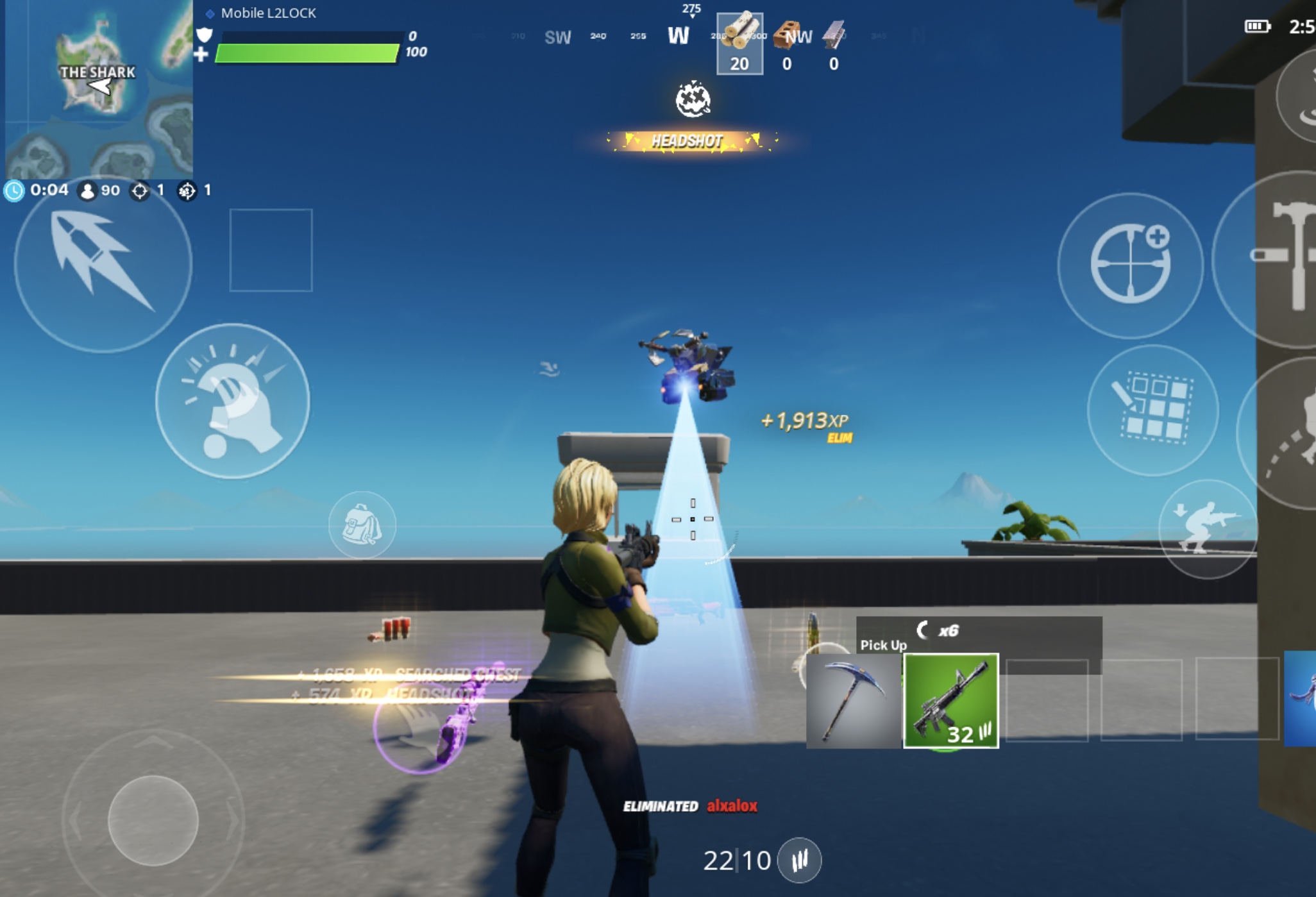The image size is (1316, 897).
Task: Tap the question-mark hand interact button
Action: (x=232, y=401)
